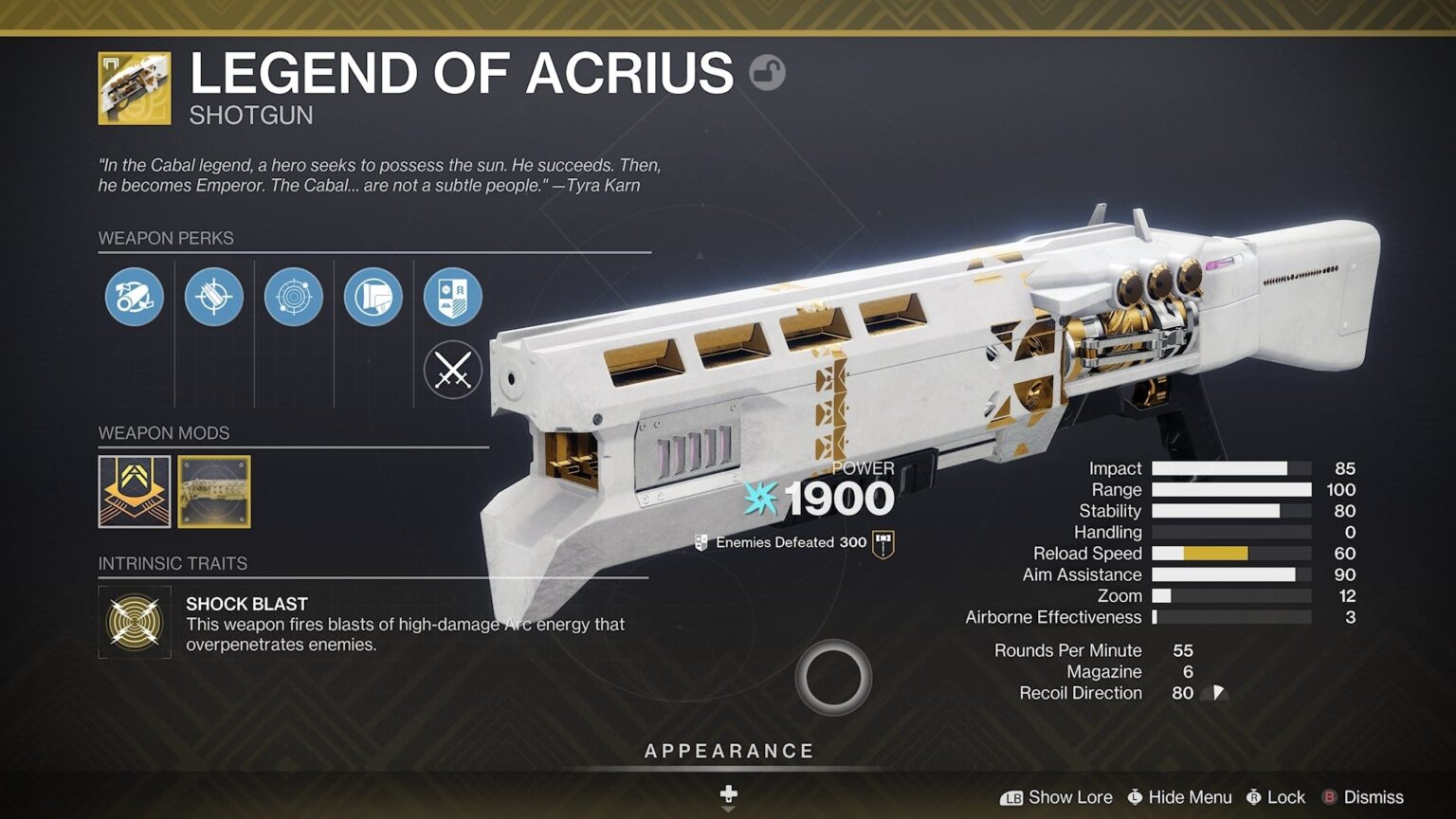This screenshot has width=1456, height=819.
Task: Open the bullet magazine perk icon
Action: pos(213,297)
